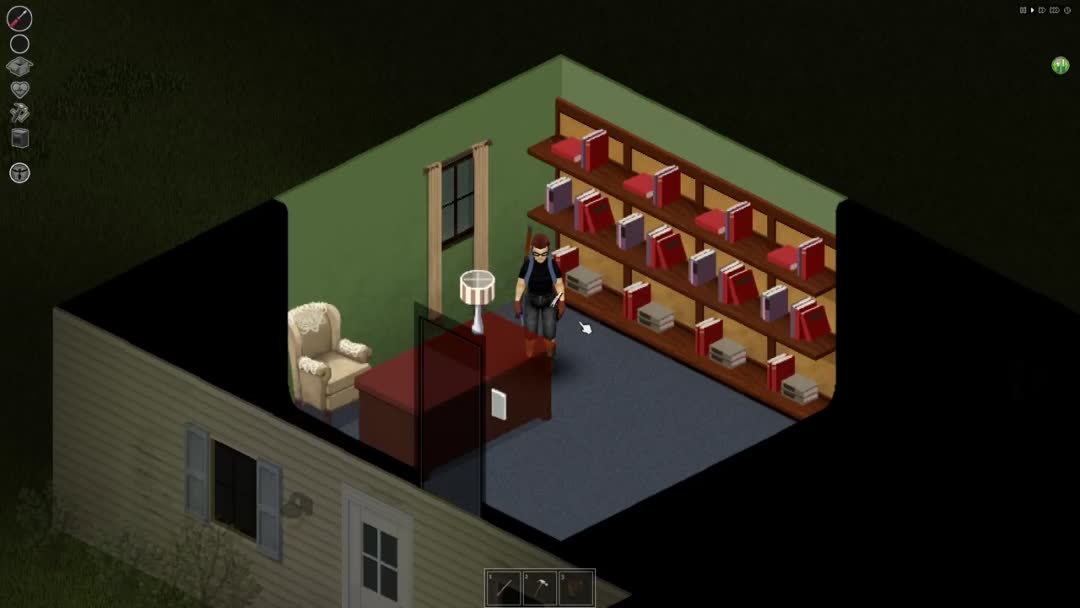Select hotbar slot 1 with the rod
The height and width of the screenshot is (608, 1080).
[504, 588]
